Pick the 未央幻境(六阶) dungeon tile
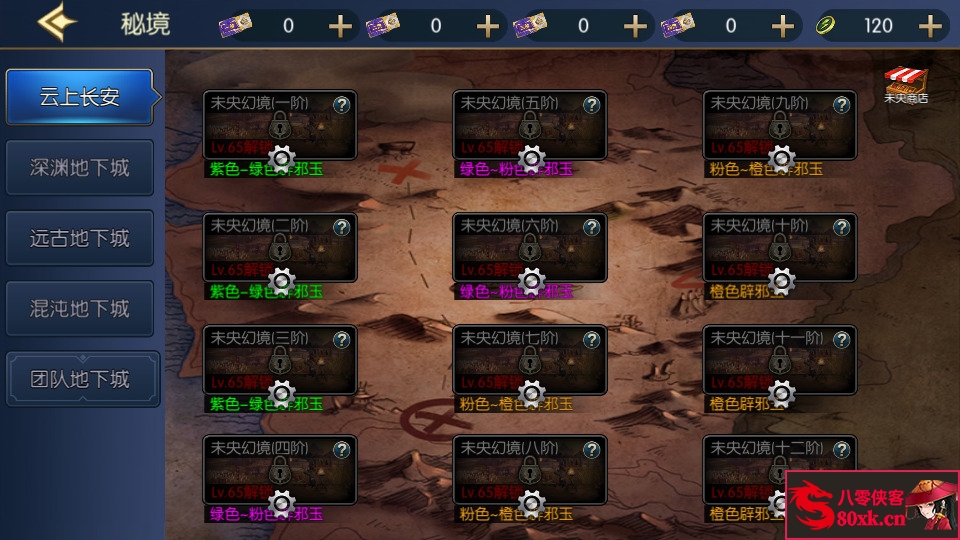This screenshot has height=540, width=960. [530, 246]
